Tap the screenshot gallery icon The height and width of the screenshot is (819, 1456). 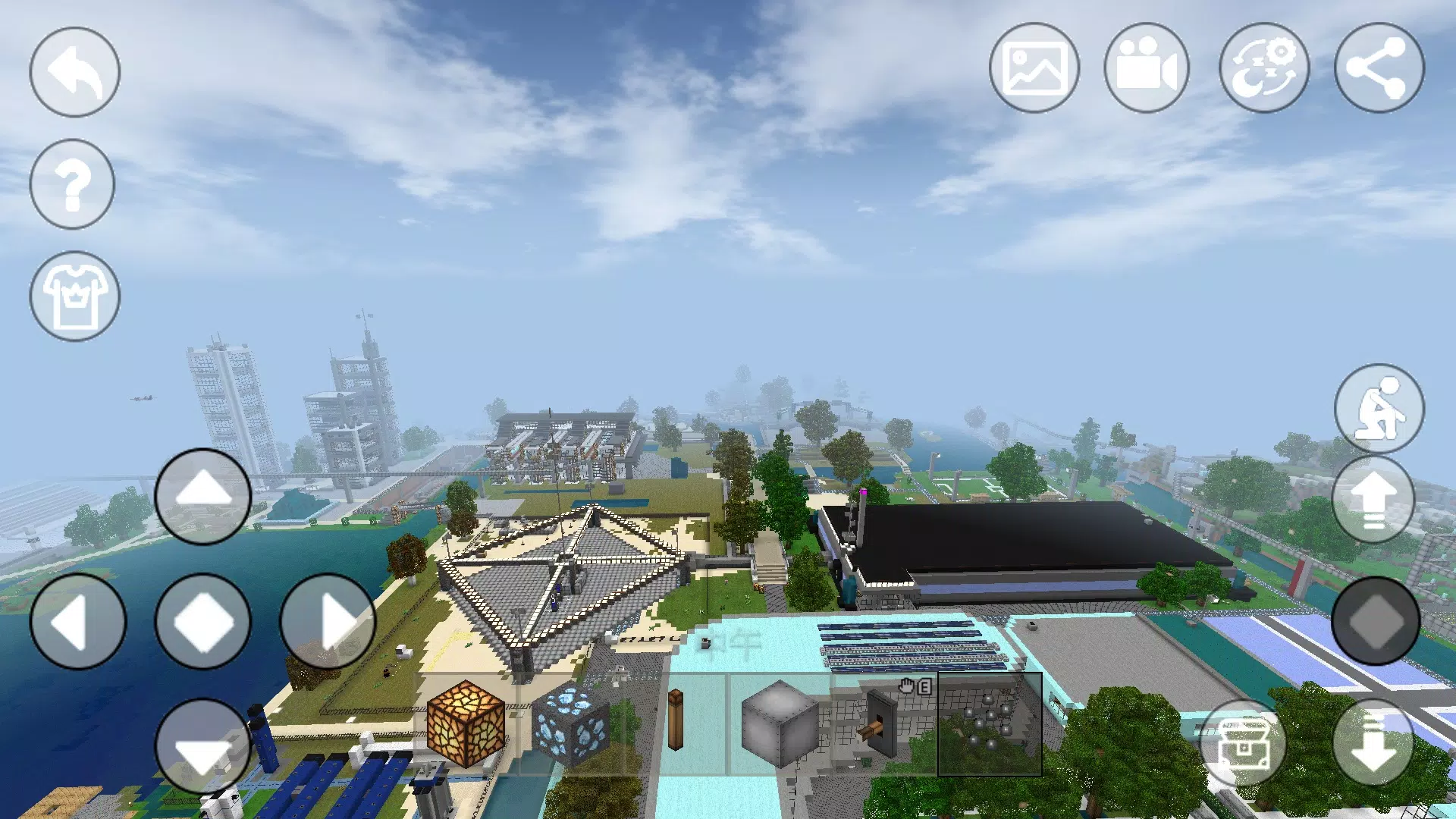coord(1036,68)
